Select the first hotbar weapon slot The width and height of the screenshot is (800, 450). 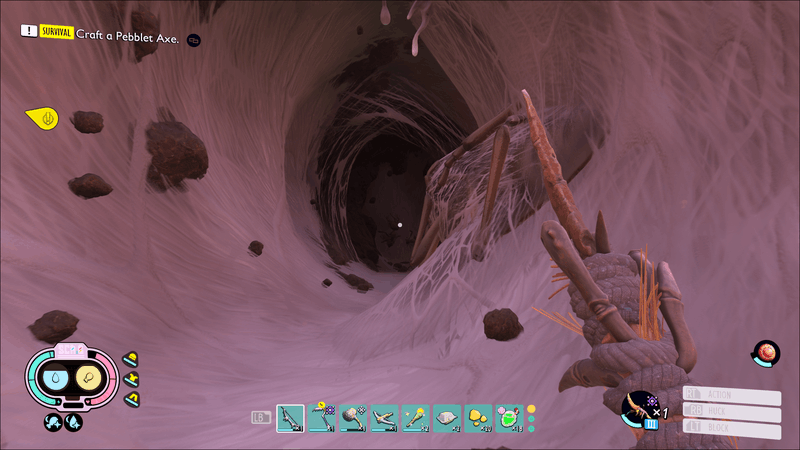[x=290, y=417]
